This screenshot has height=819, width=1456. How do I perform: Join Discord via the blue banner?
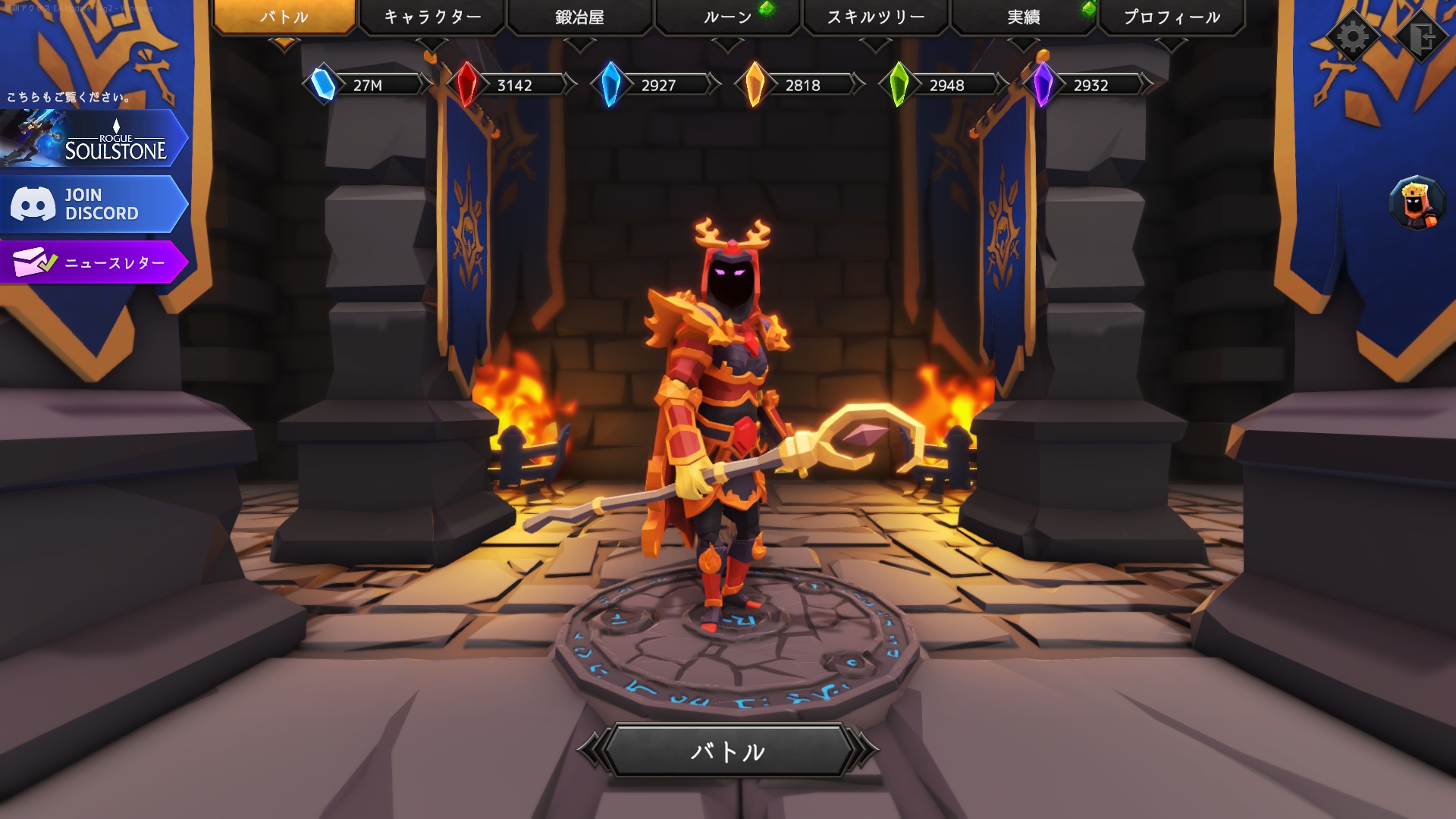93,204
